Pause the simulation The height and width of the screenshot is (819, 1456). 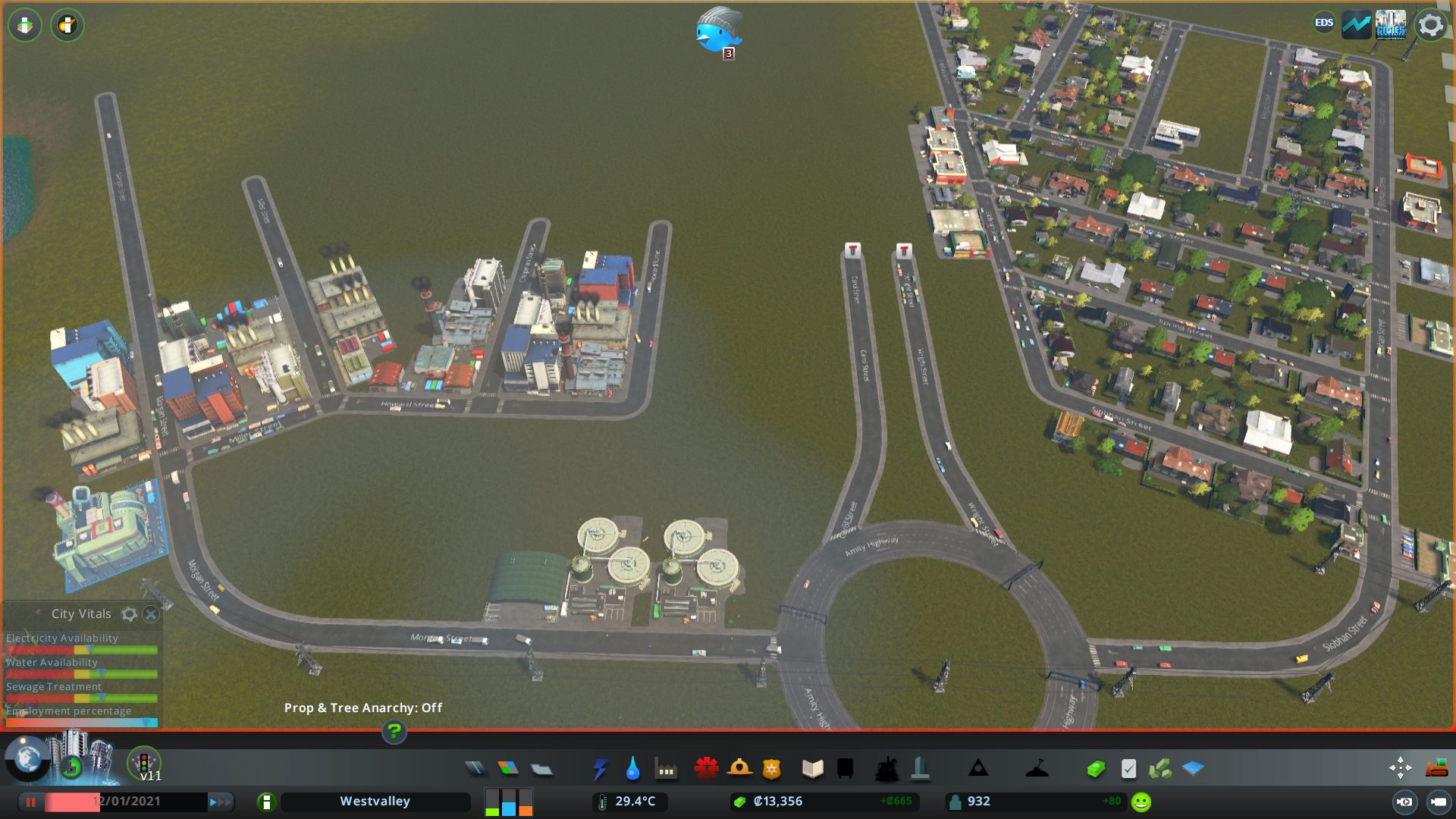[30, 802]
